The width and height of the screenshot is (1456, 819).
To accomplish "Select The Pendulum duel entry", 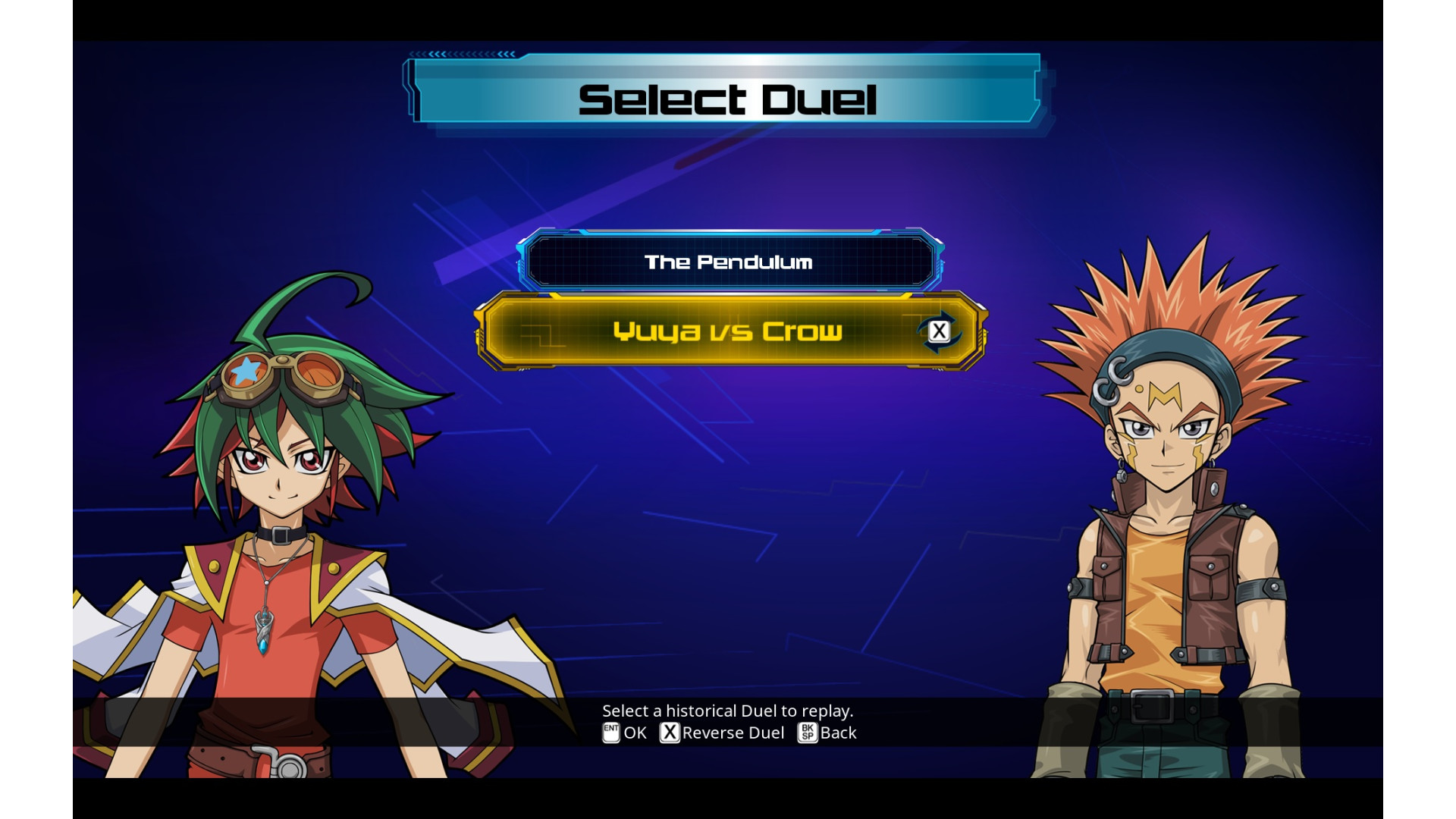I will click(728, 262).
